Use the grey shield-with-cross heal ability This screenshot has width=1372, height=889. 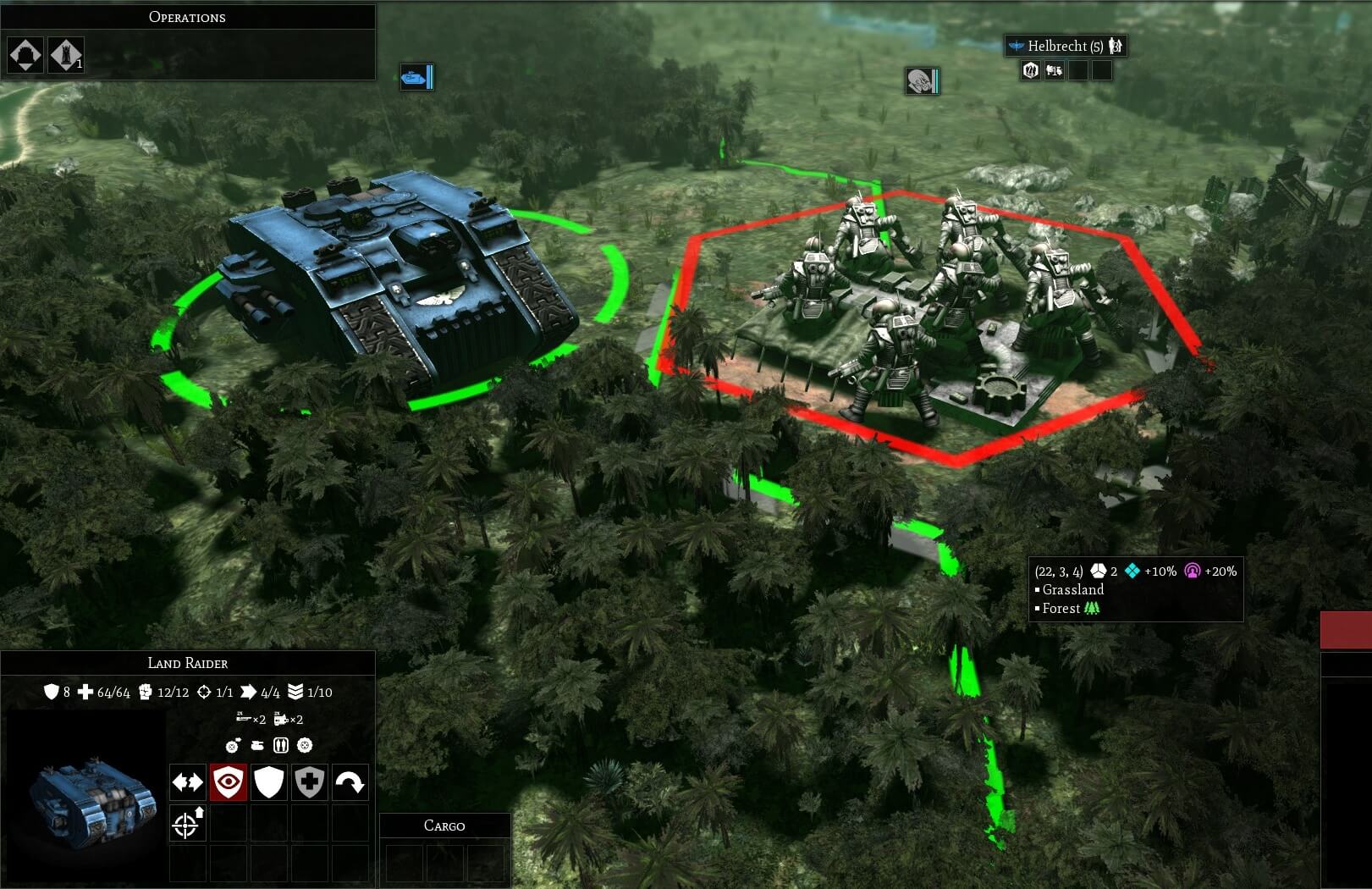tap(309, 782)
